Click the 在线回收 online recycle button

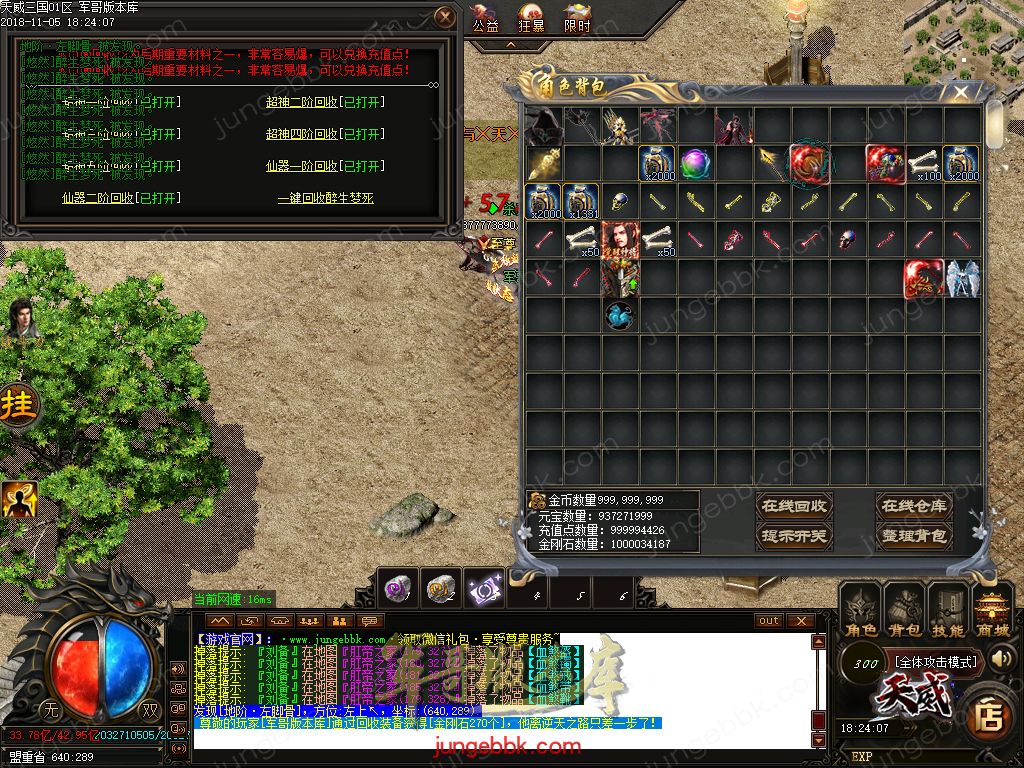point(794,506)
